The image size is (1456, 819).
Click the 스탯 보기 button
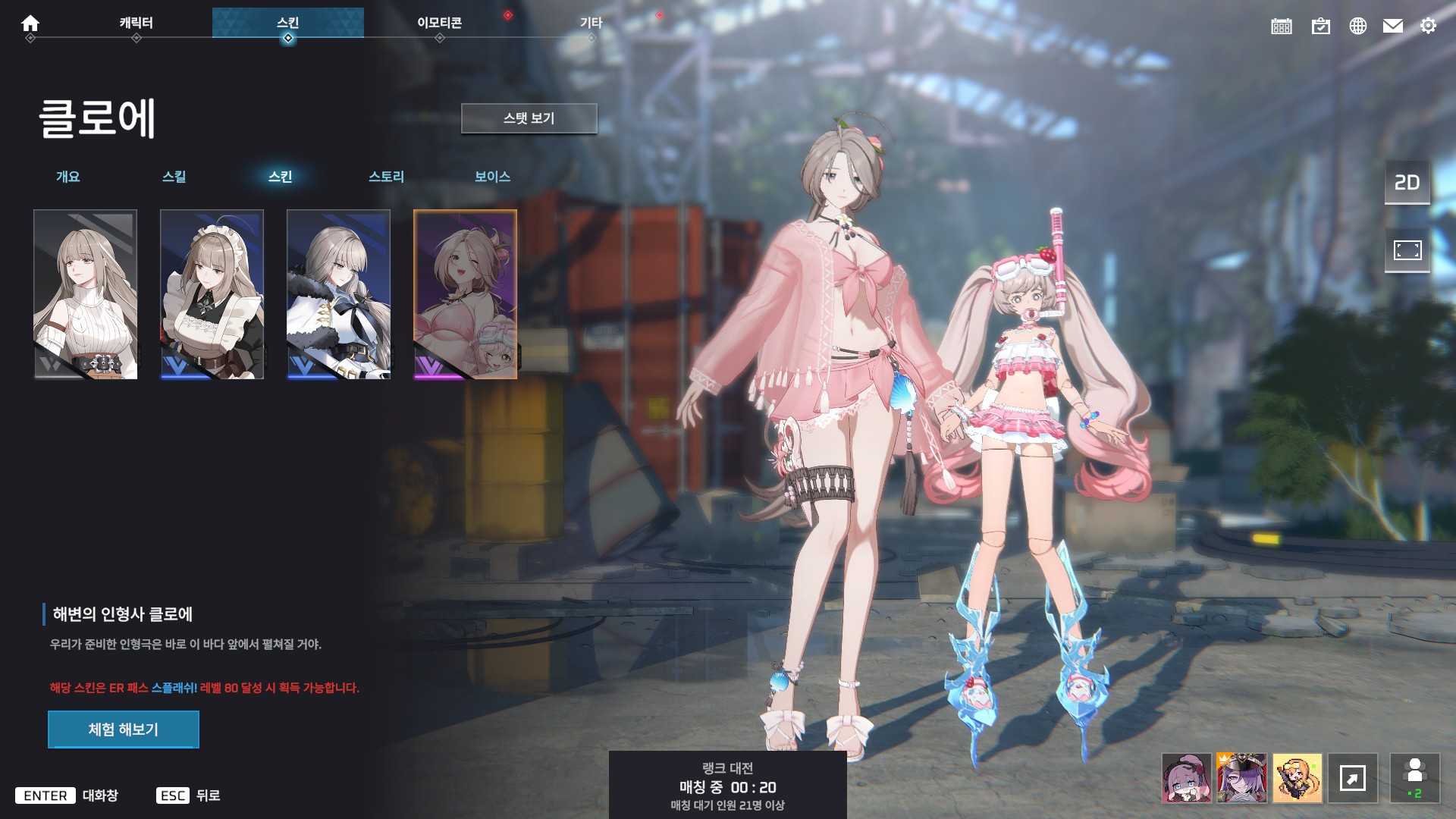[529, 118]
